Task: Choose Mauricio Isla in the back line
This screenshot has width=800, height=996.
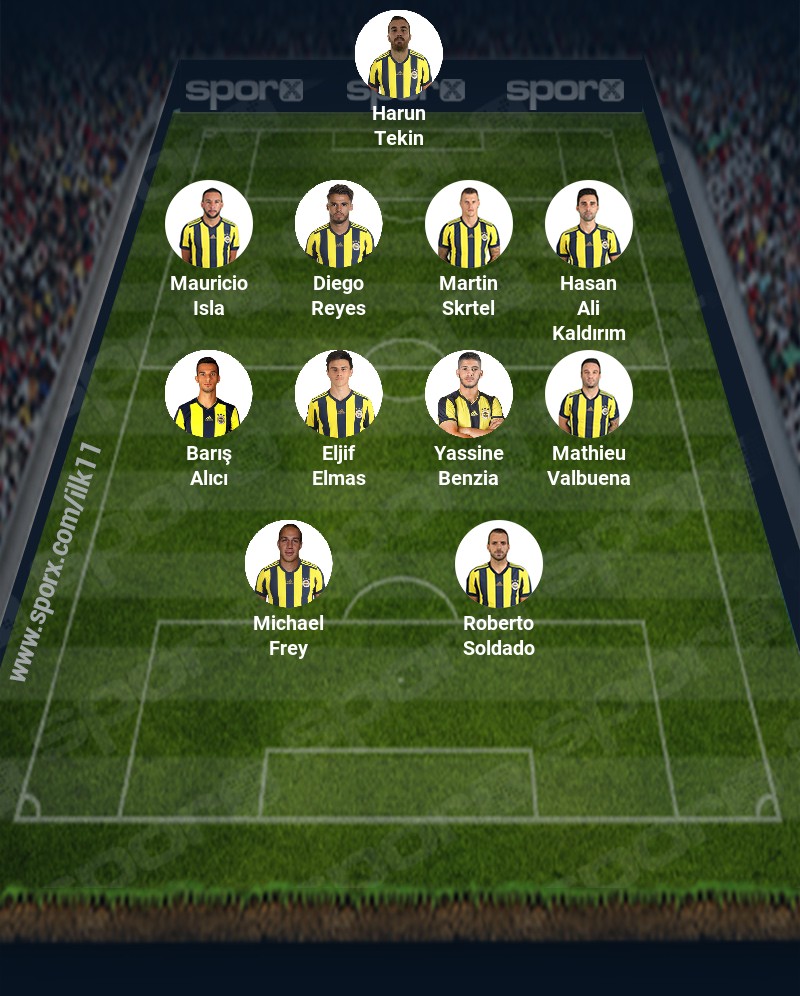Action: [x=209, y=224]
